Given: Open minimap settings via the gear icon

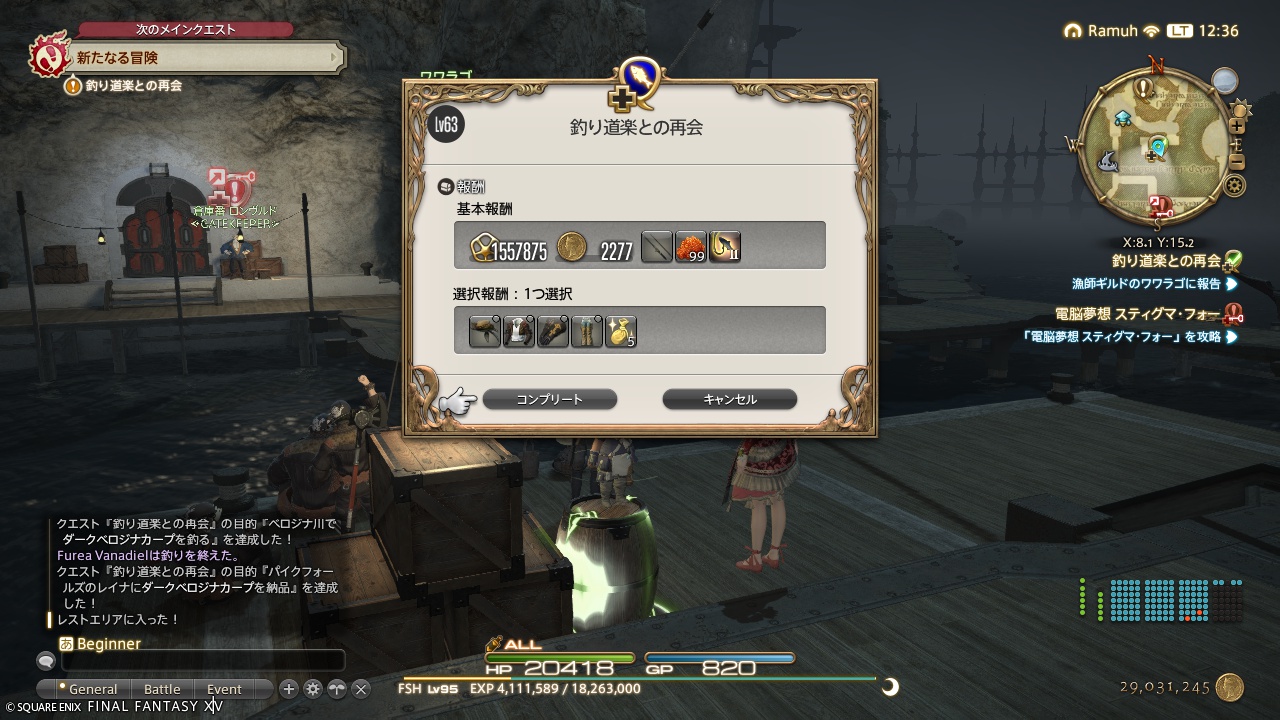Looking at the screenshot, I should pos(1236,184).
